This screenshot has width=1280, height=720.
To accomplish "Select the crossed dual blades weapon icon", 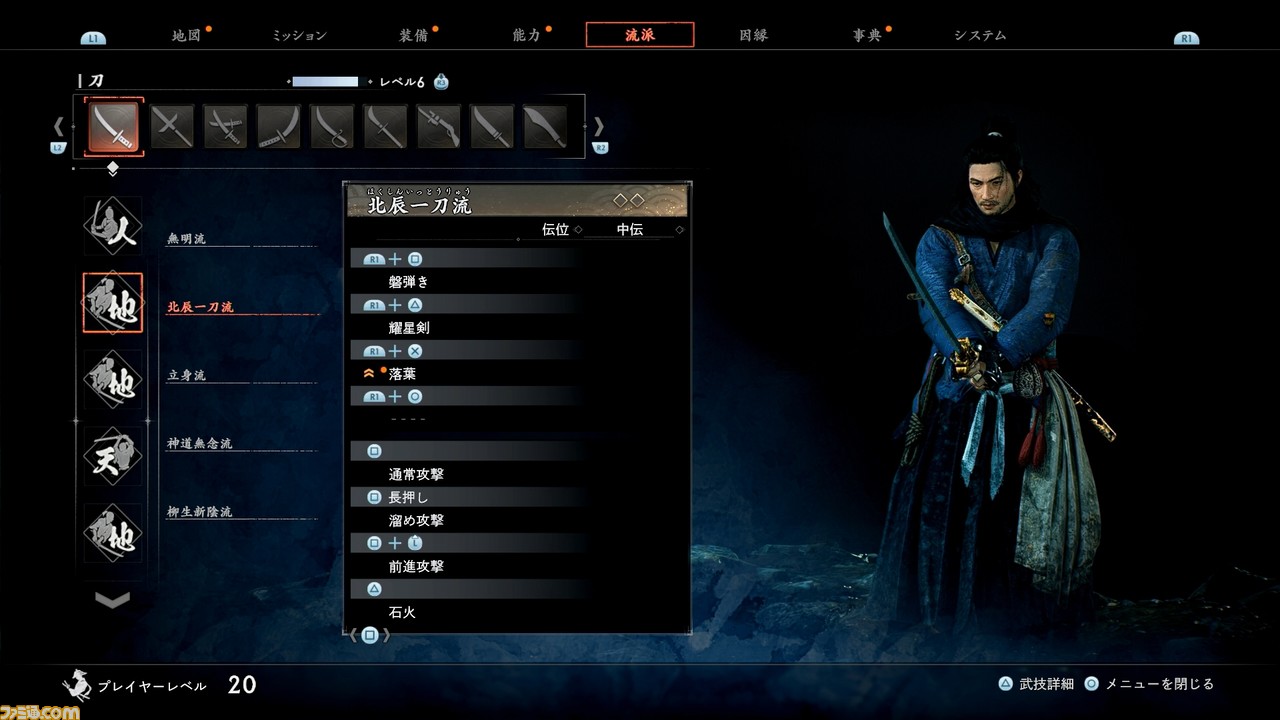I will click(172, 125).
